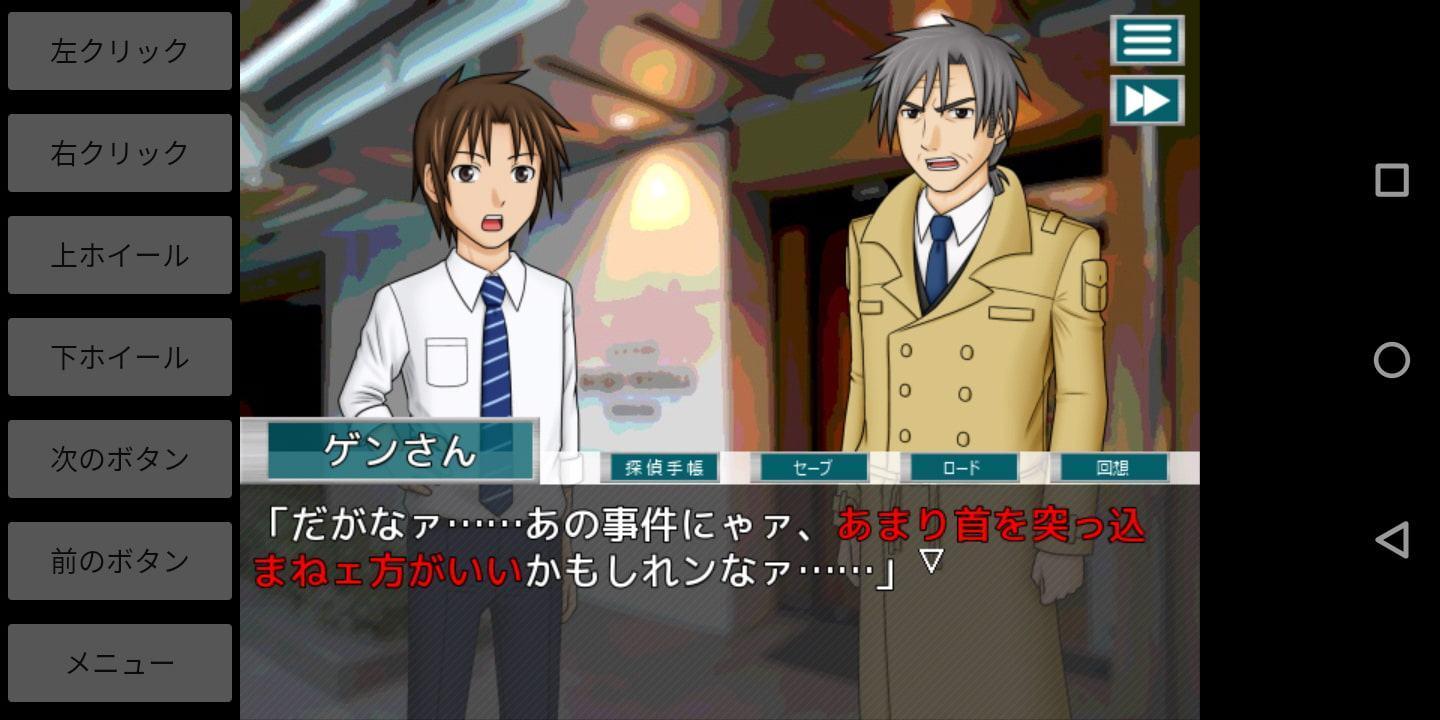1440x720 pixels.
Task: Open the セーブ save screen
Action: coord(813,467)
